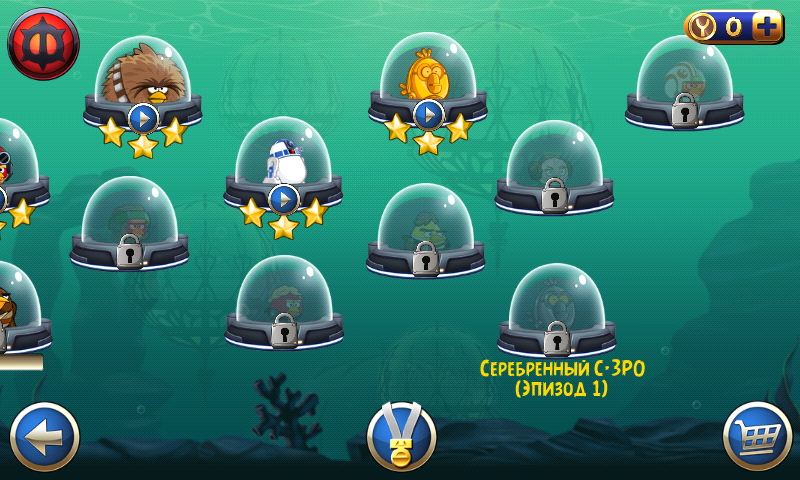
Task: Add more coins with the plus button
Action: [x=767, y=27]
